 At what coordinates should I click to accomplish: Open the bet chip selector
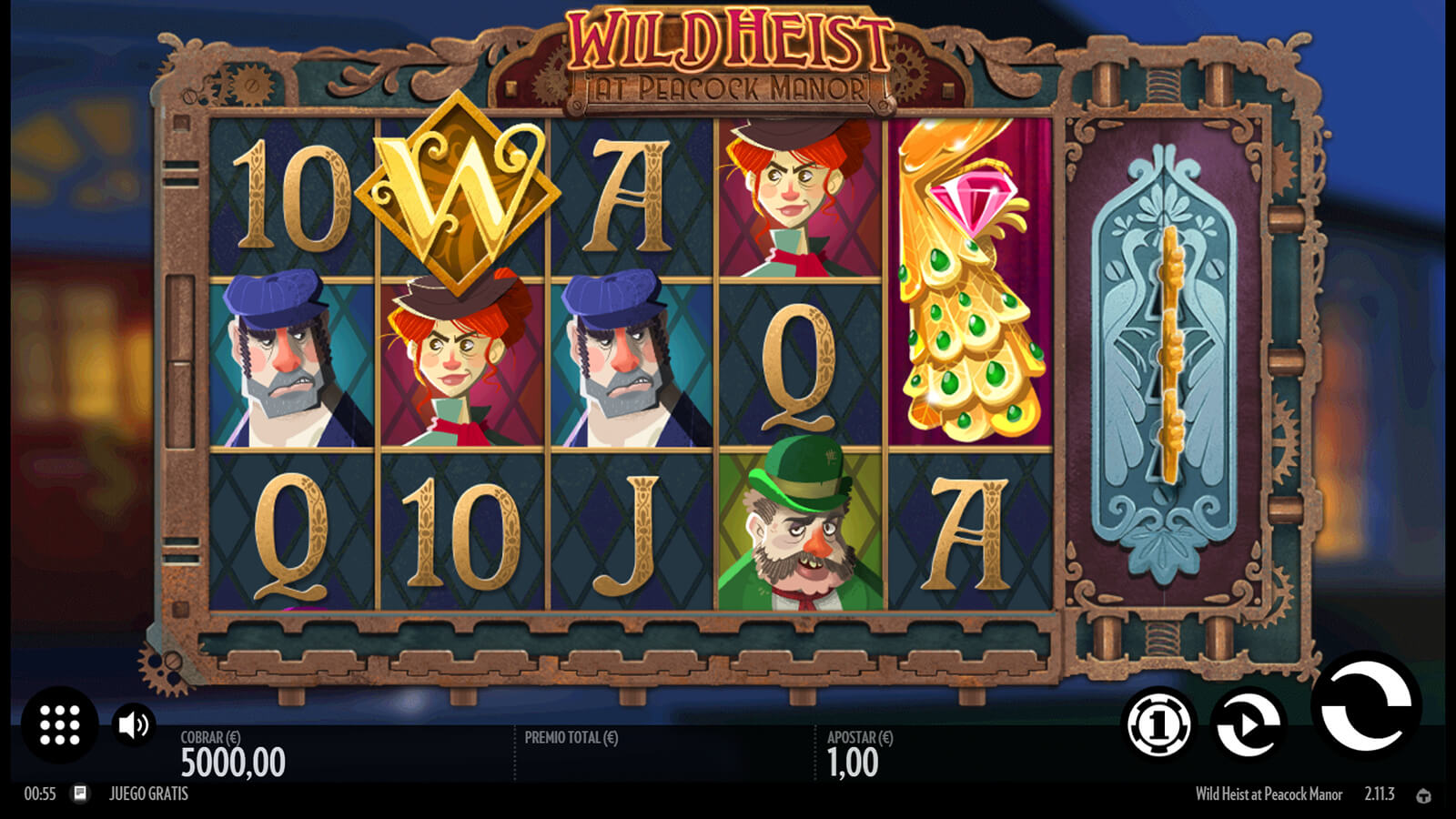coord(1158,724)
